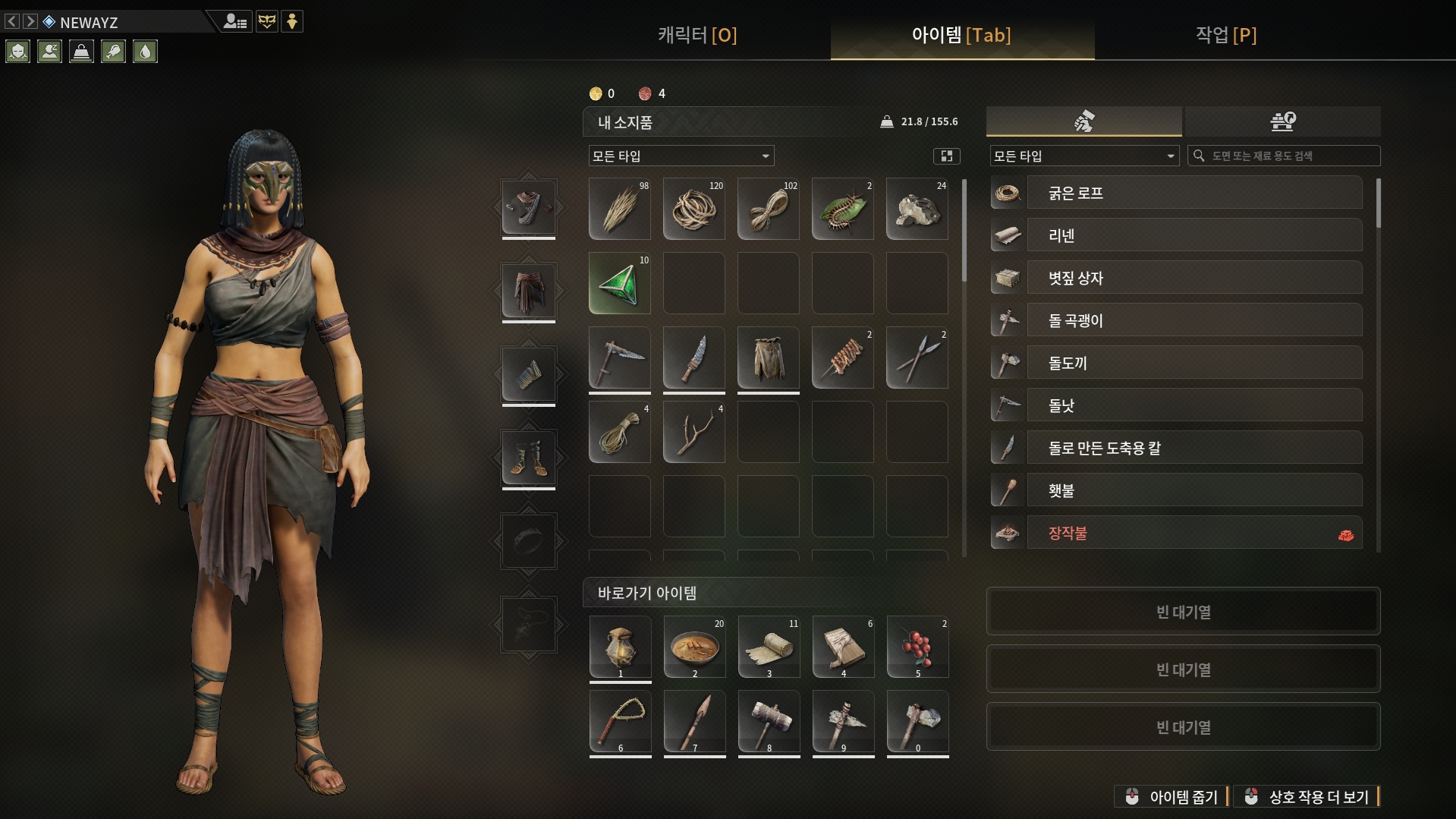Choose the 돌 곡괭이 recipe
1456x819 pixels.
[x=1193, y=321]
